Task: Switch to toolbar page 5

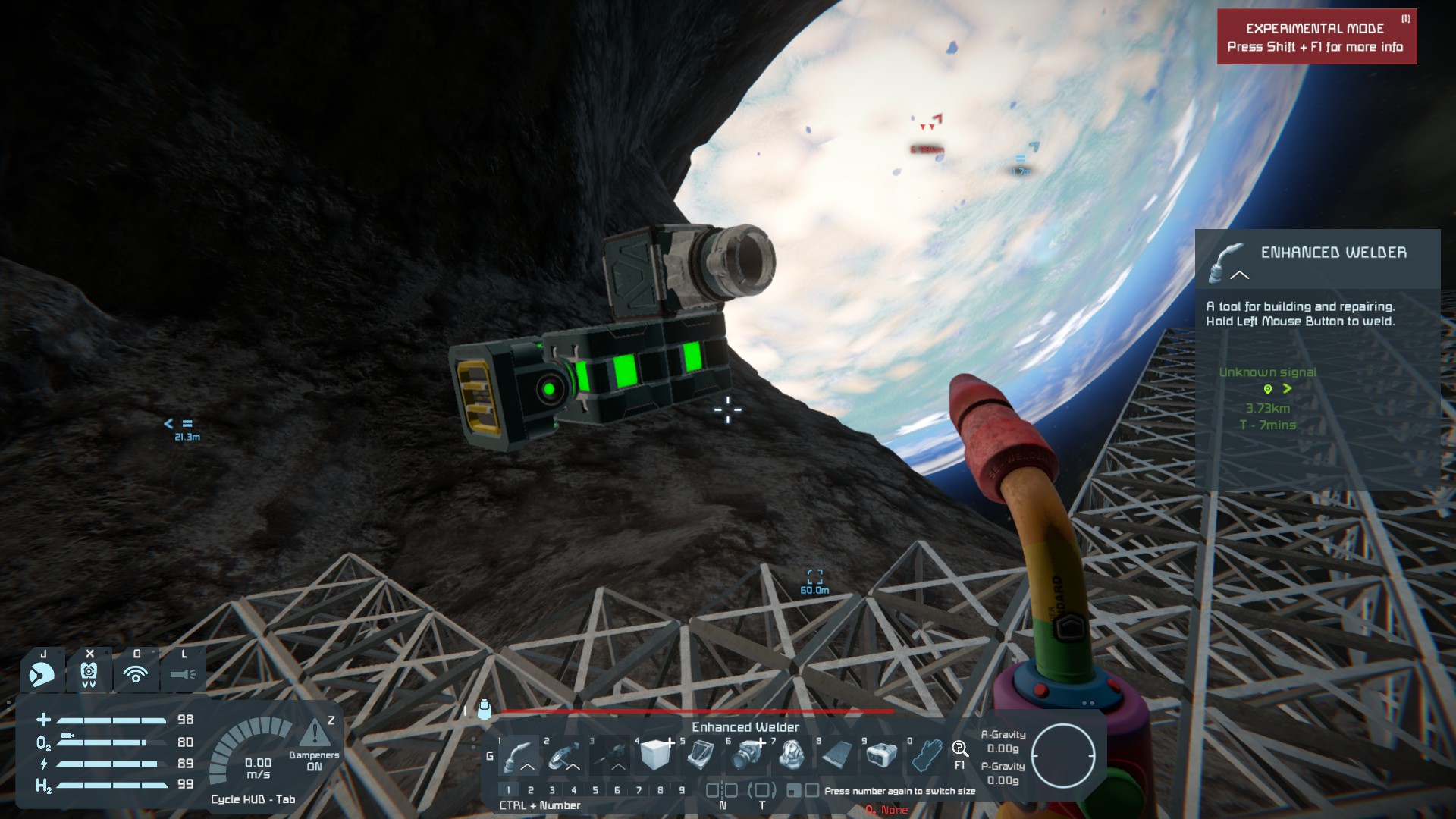Action: pyautogui.click(x=595, y=790)
